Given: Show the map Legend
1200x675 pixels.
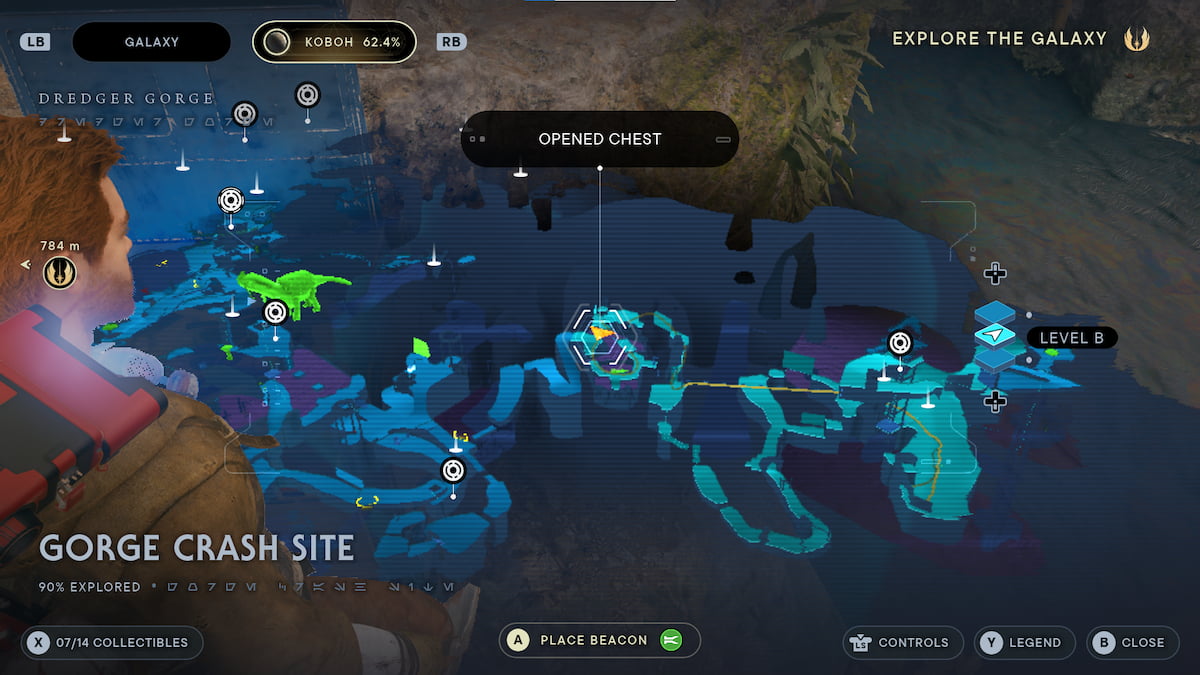Looking at the screenshot, I should (x=1025, y=642).
